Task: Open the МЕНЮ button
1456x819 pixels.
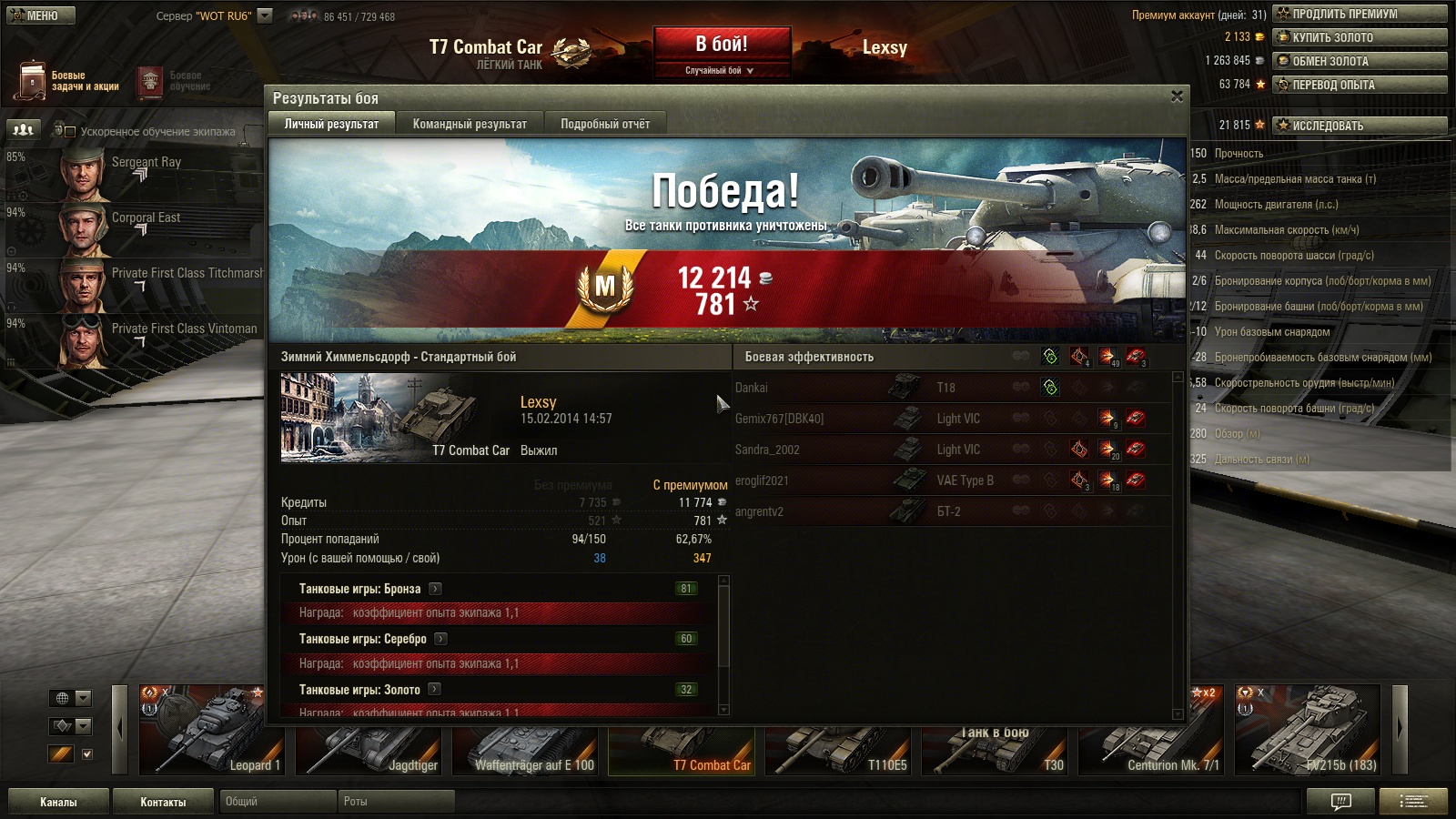Action: coord(41,15)
